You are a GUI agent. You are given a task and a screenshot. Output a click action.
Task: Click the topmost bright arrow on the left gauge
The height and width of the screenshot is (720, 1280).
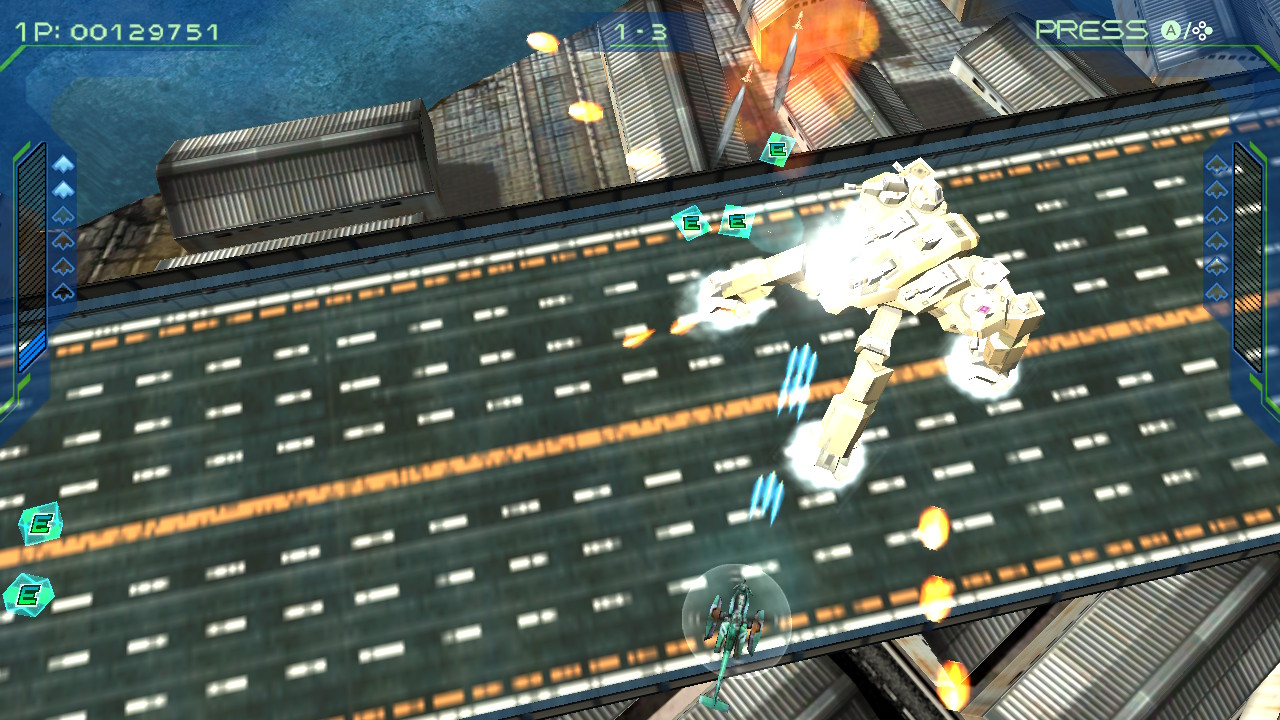pyautogui.click(x=62, y=163)
